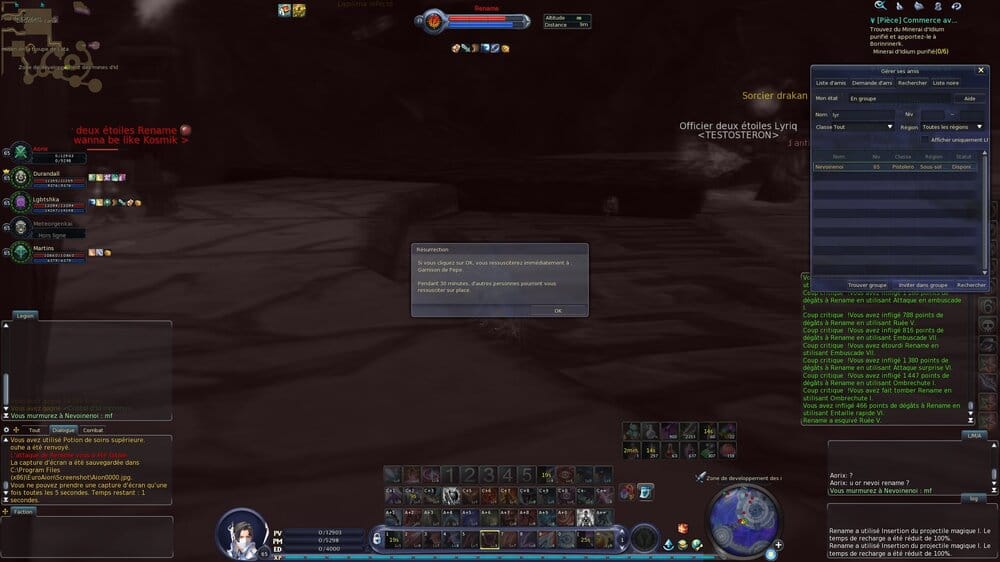
Task: Switch chat to the Combat tab
Action: click(x=93, y=430)
